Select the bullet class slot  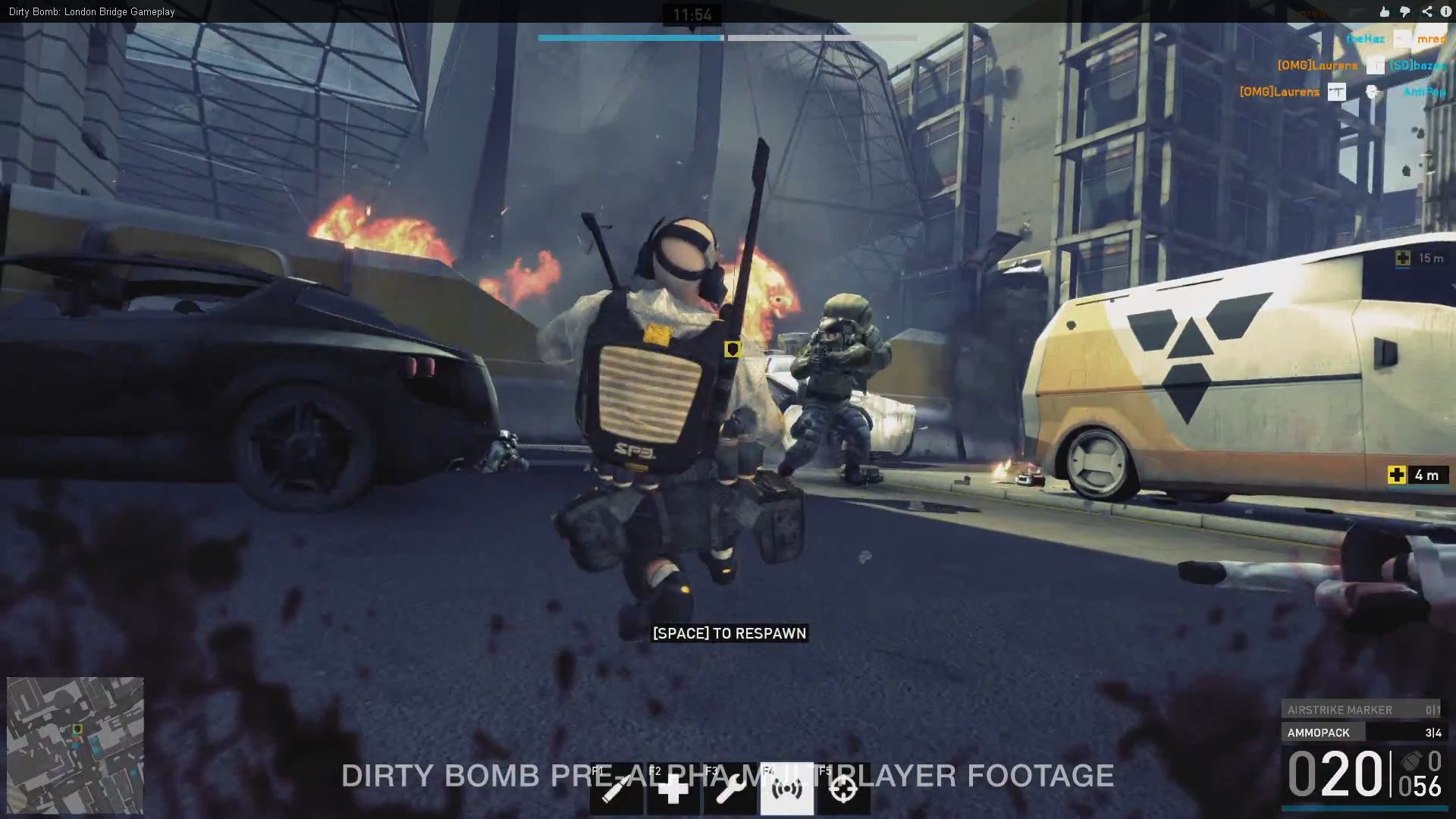click(x=616, y=789)
